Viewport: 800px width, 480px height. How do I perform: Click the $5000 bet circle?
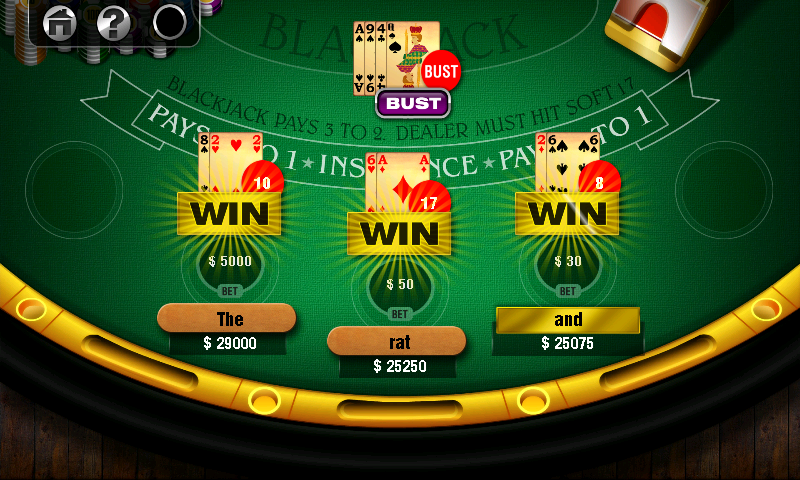coord(230,267)
